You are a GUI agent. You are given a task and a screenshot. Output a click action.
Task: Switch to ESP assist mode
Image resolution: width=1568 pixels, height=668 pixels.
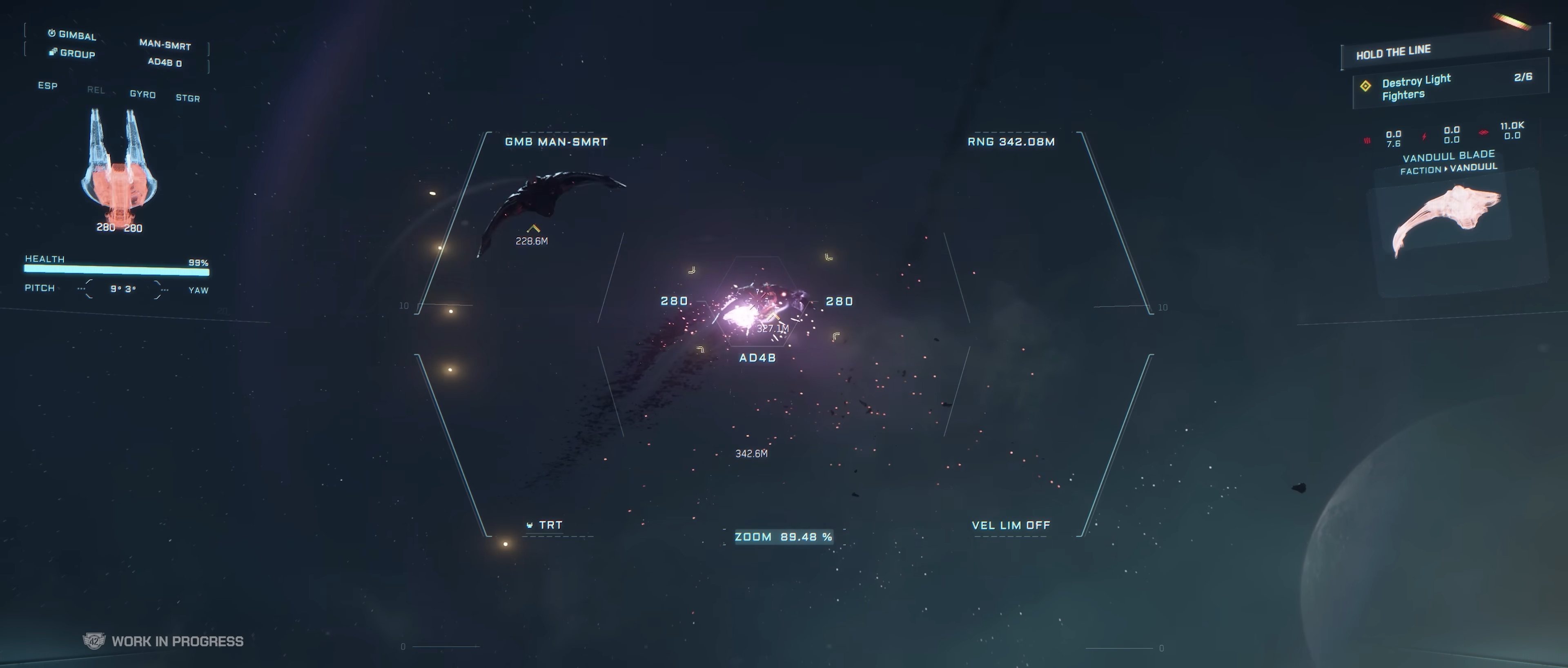coord(48,86)
